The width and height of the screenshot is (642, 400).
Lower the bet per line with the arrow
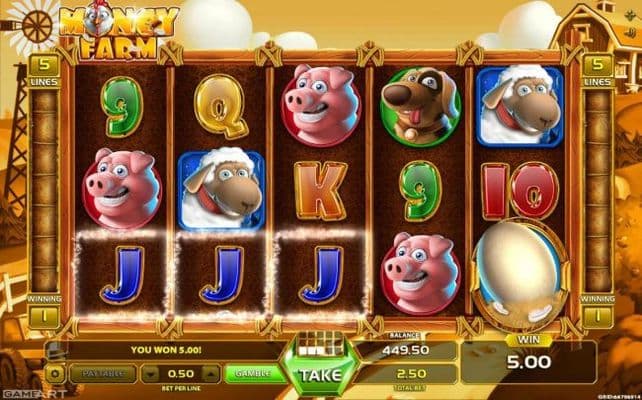pos(150,373)
